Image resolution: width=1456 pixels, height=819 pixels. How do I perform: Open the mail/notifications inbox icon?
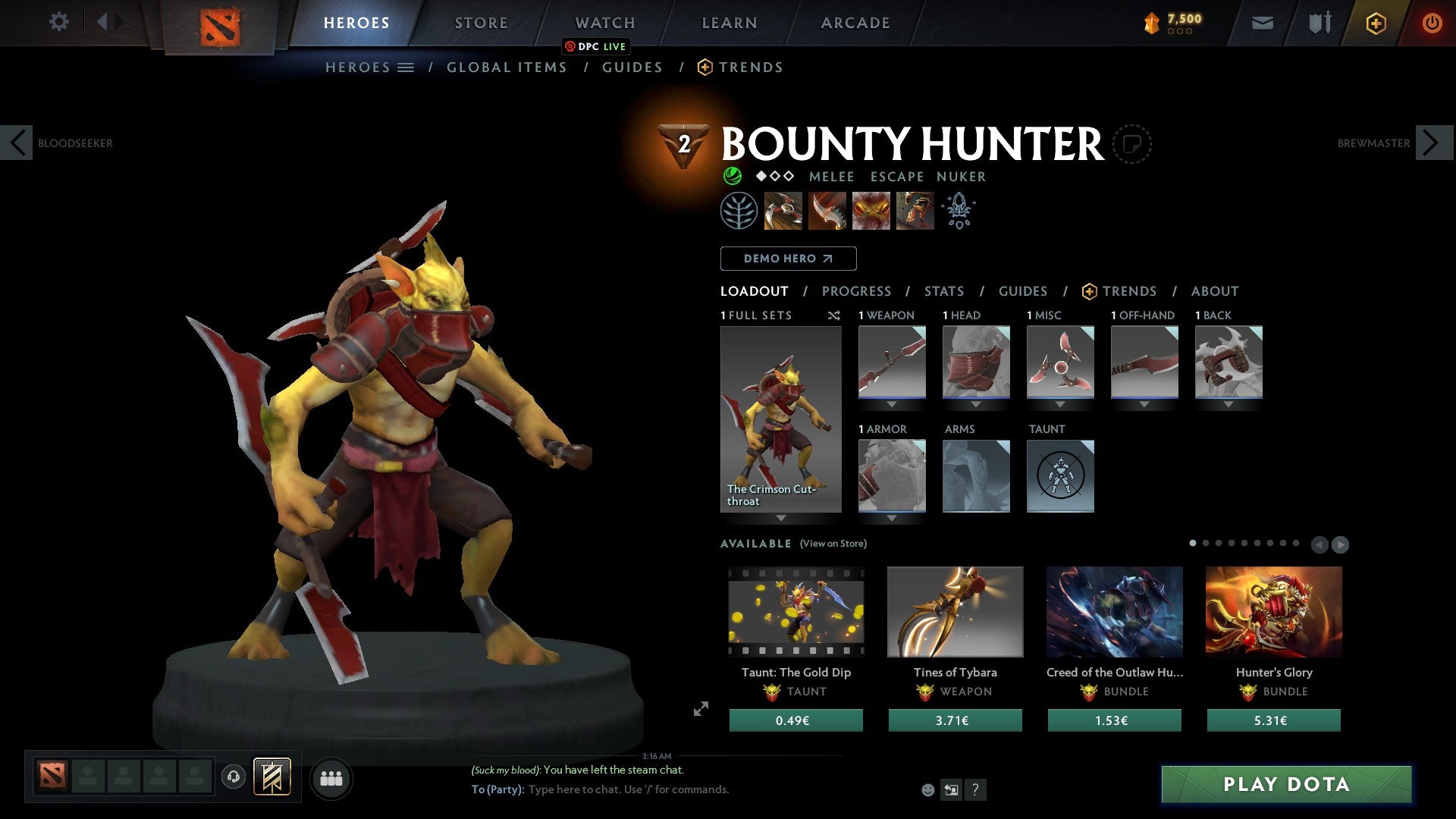point(1263,22)
